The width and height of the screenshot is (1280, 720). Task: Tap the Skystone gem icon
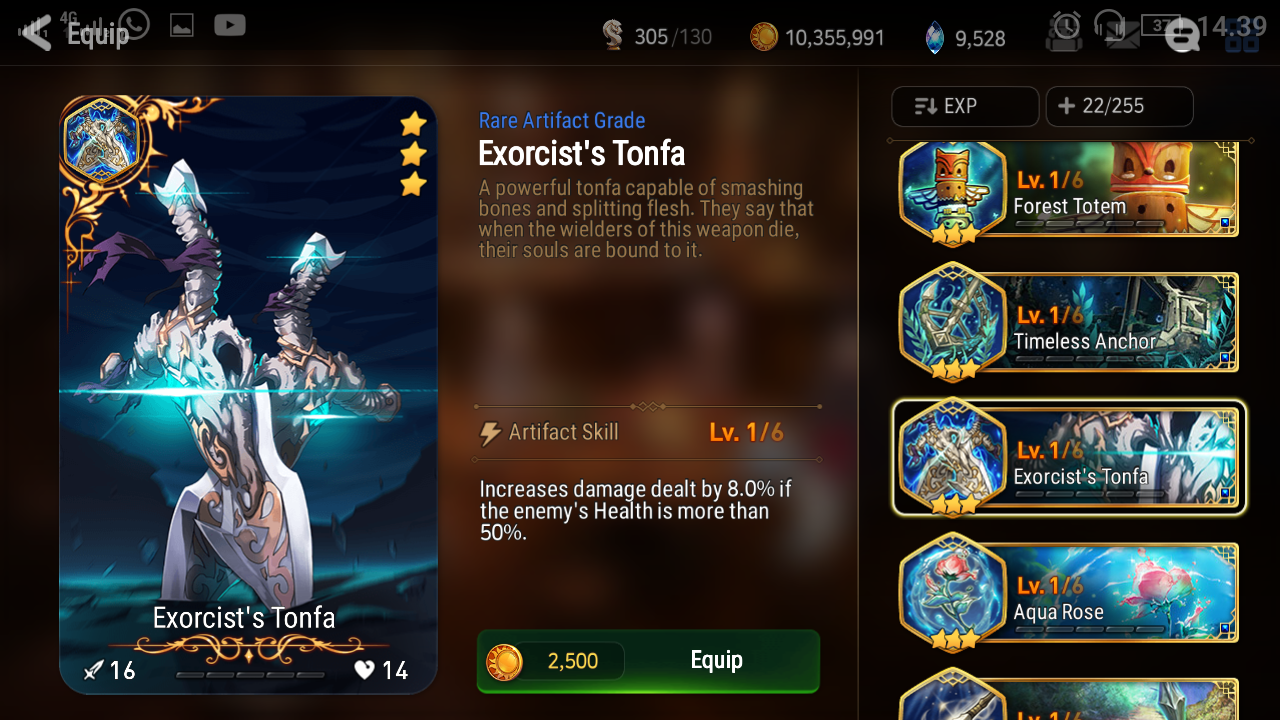click(x=934, y=36)
